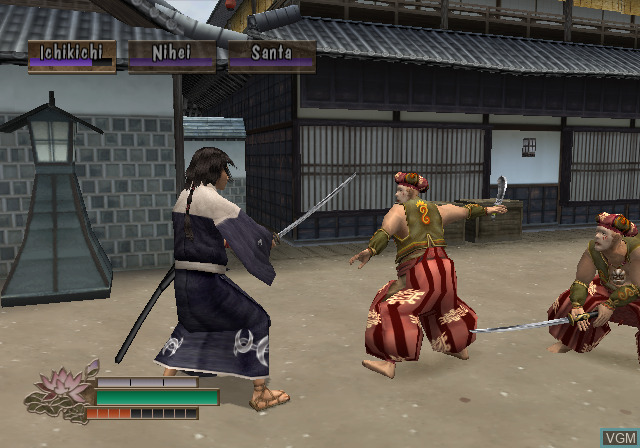Select the Ichikichi enemy nameplate
This screenshot has width=640, height=448.
71,55
